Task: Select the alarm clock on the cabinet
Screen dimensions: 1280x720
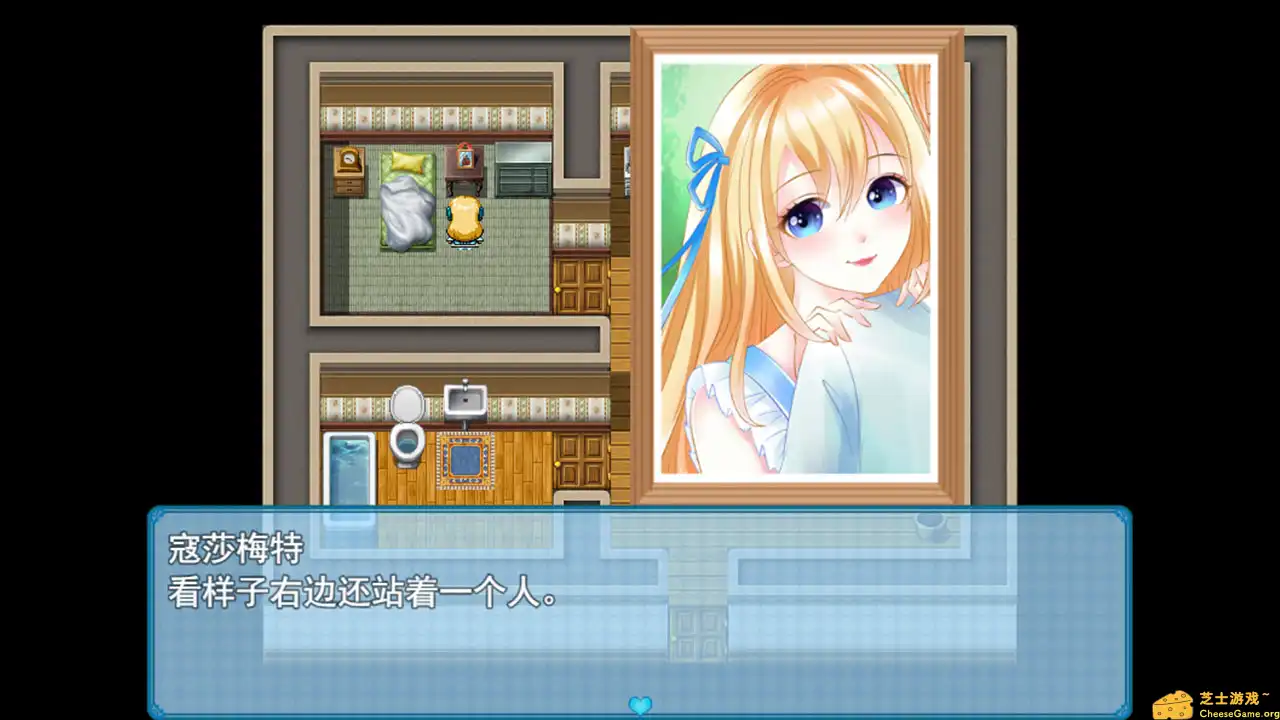Action: pyautogui.click(x=348, y=161)
